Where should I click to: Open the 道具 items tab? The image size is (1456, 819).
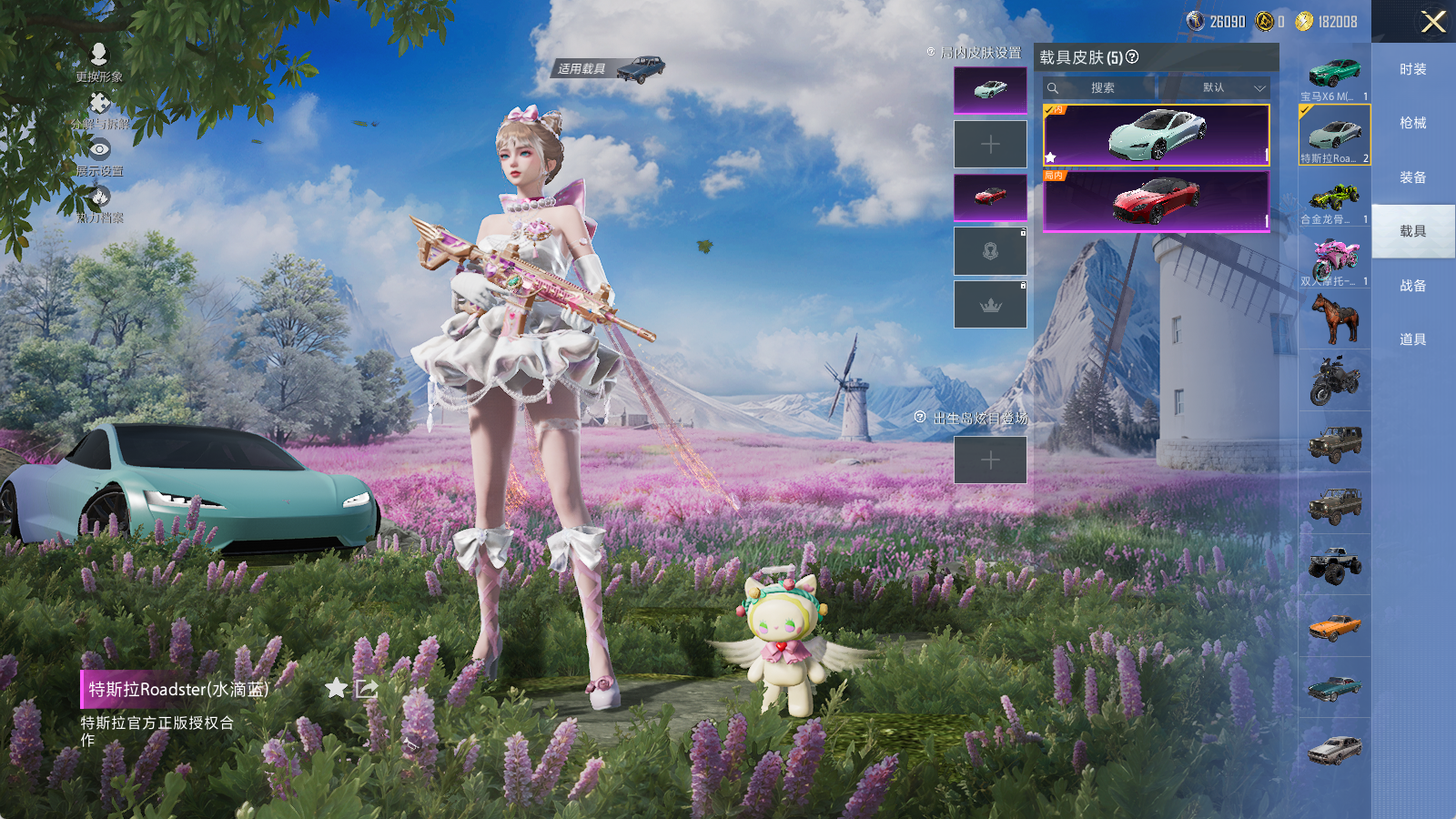click(1412, 339)
